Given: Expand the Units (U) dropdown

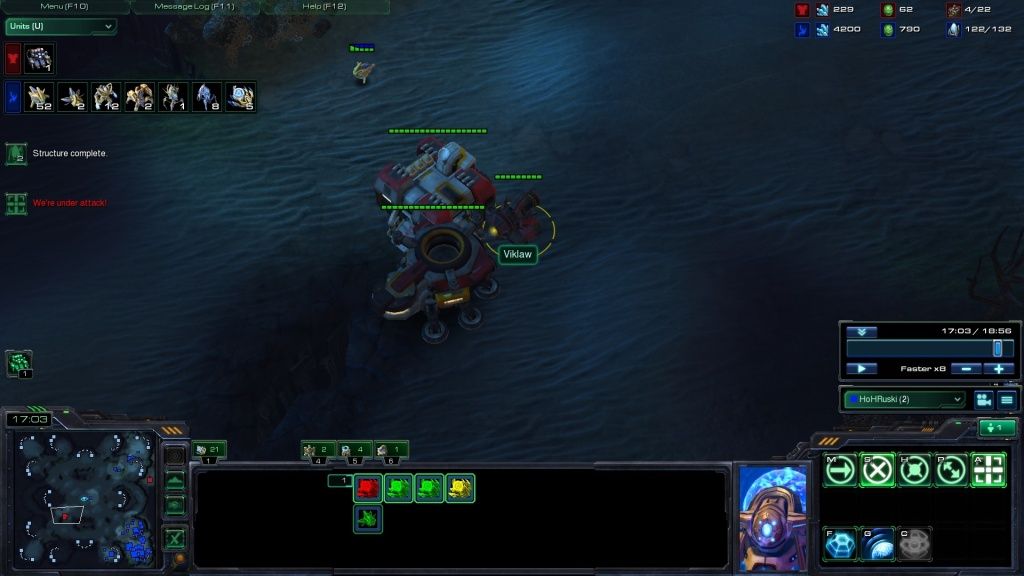Looking at the screenshot, I should click(60, 26).
